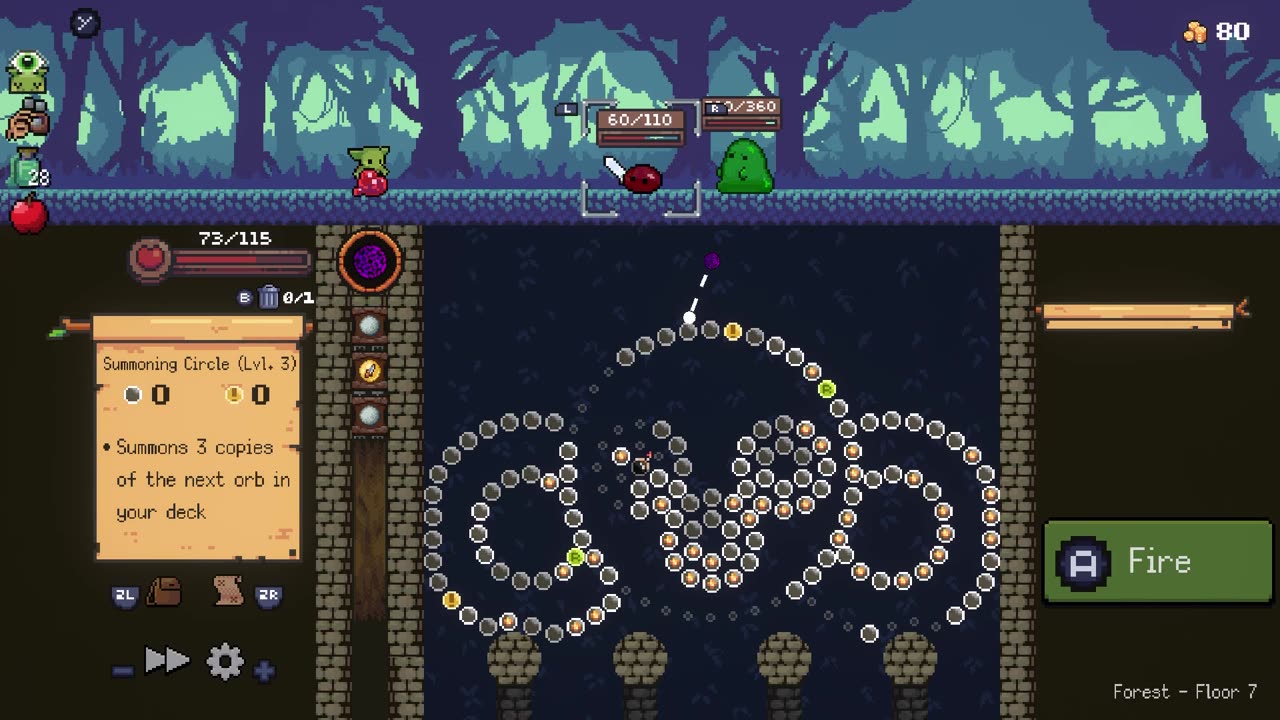Select the gold feather orb in queue
The height and width of the screenshot is (720, 1280).
pos(370,371)
